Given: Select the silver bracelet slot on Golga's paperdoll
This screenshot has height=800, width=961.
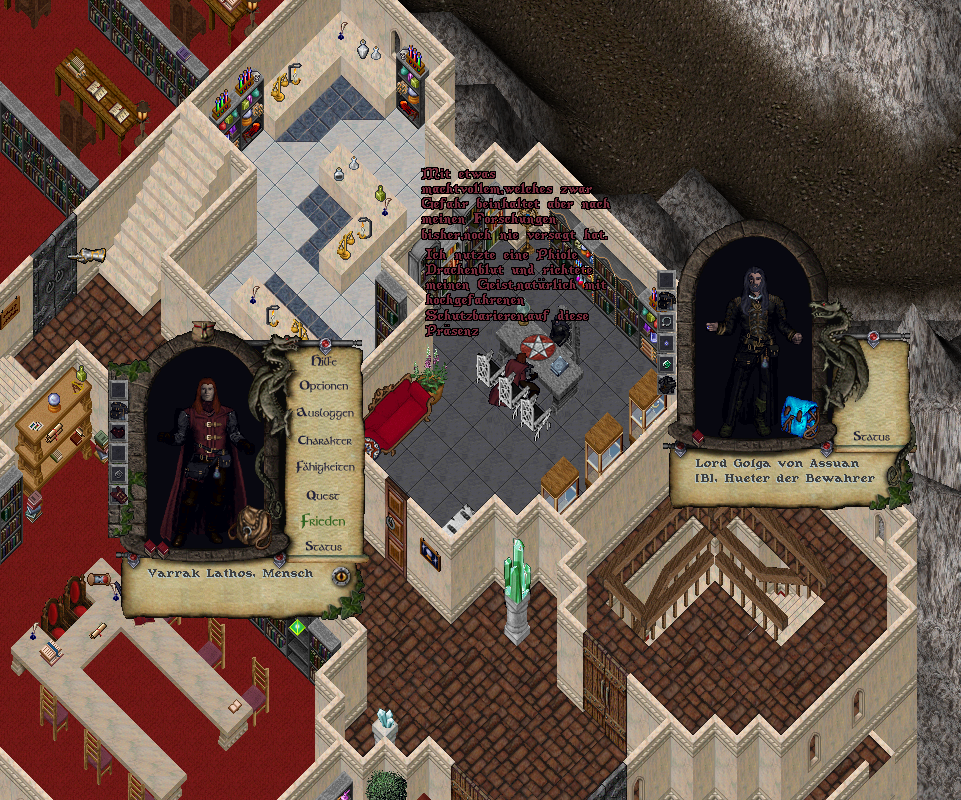Looking at the screenshot, I should coord(666,320).
